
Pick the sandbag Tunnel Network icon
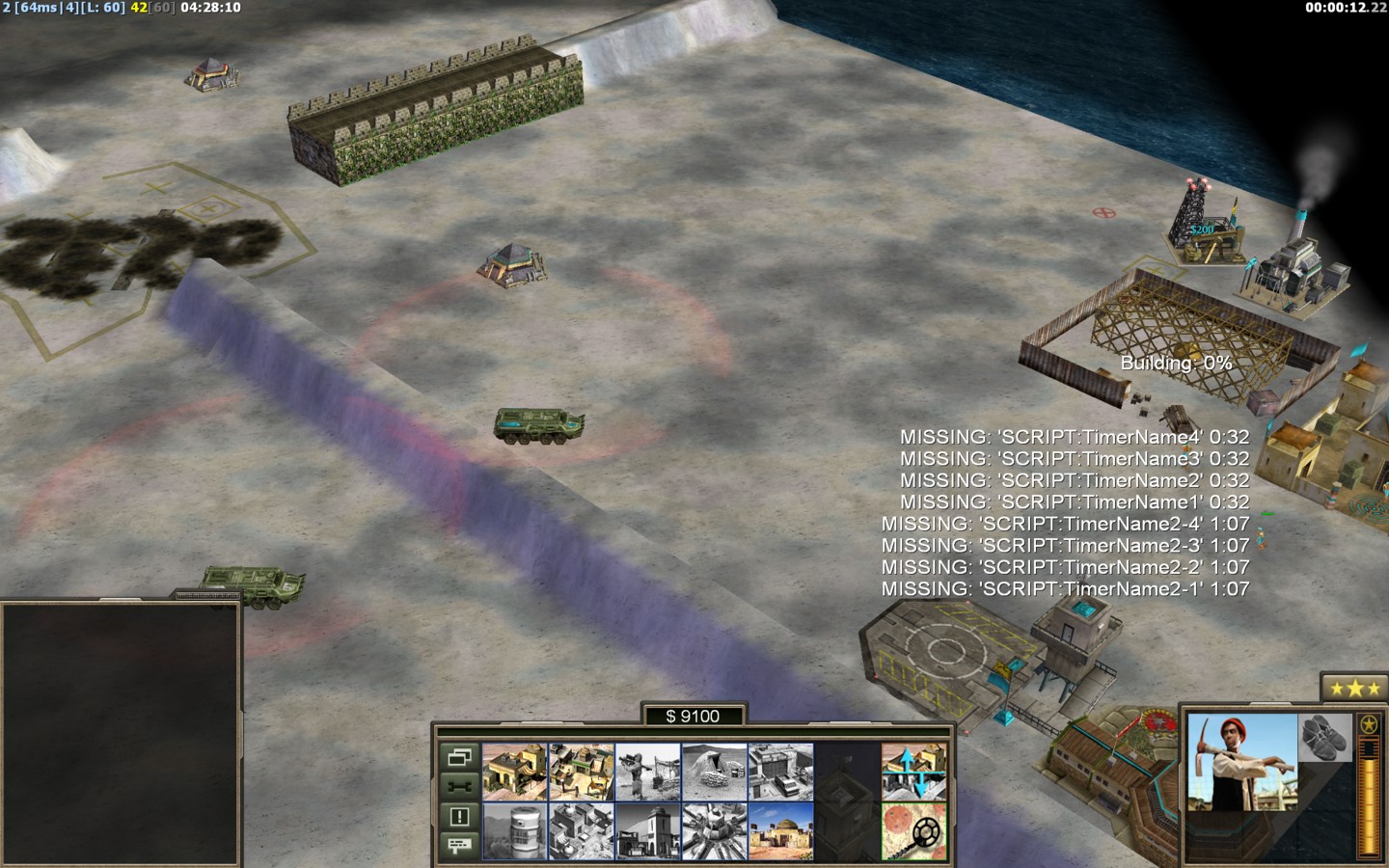714,772
